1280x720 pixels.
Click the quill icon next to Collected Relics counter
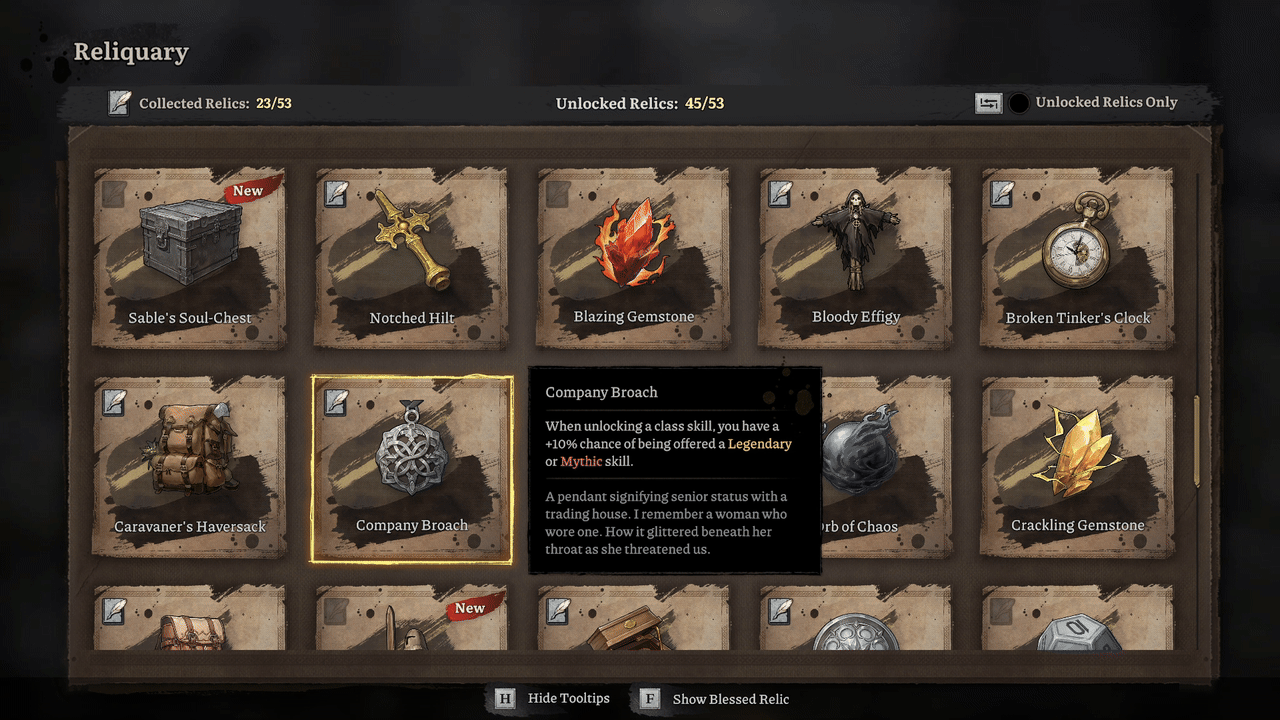(119, 102)
